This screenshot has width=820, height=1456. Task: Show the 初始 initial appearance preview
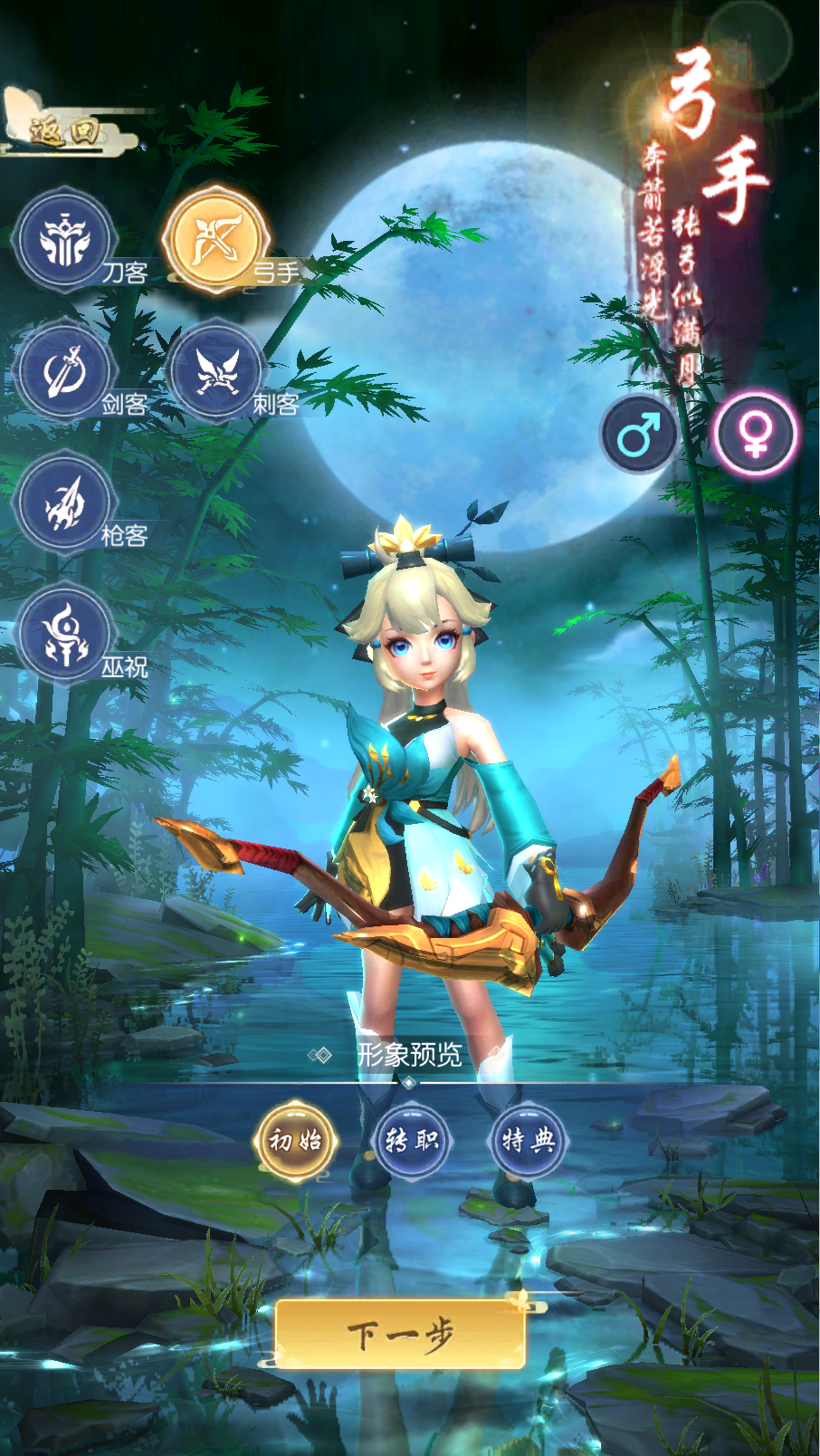pyautogui.click(x=296, y=1140)
